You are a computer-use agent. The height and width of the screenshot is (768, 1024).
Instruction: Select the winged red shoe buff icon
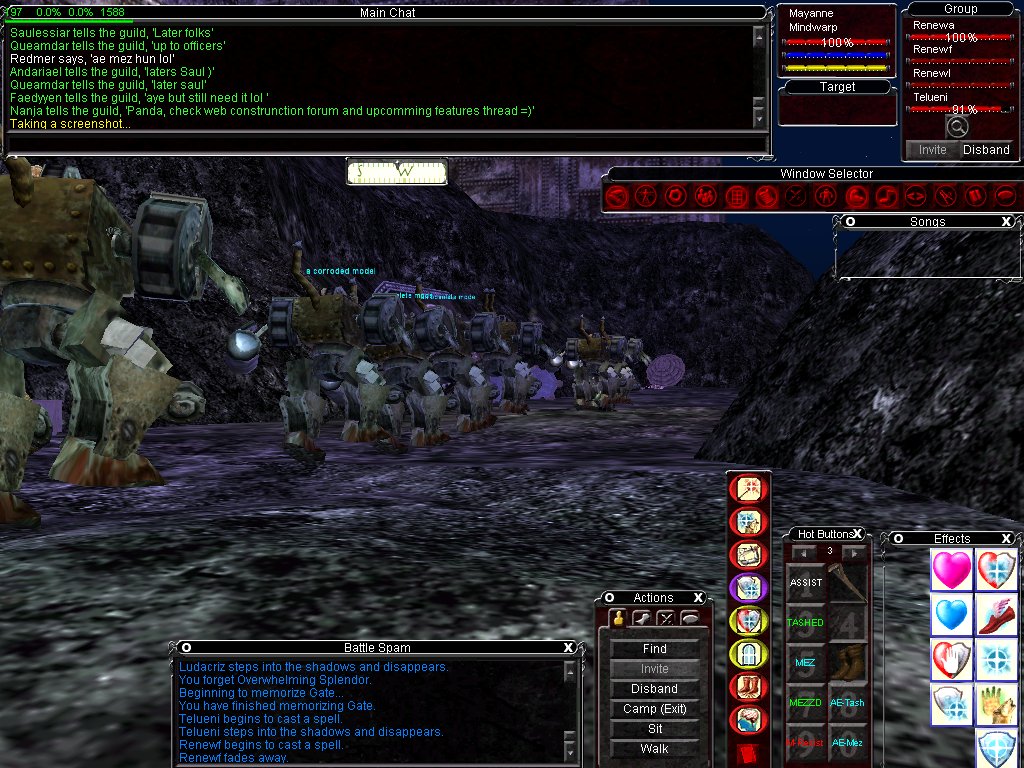(x=996, y=615)
